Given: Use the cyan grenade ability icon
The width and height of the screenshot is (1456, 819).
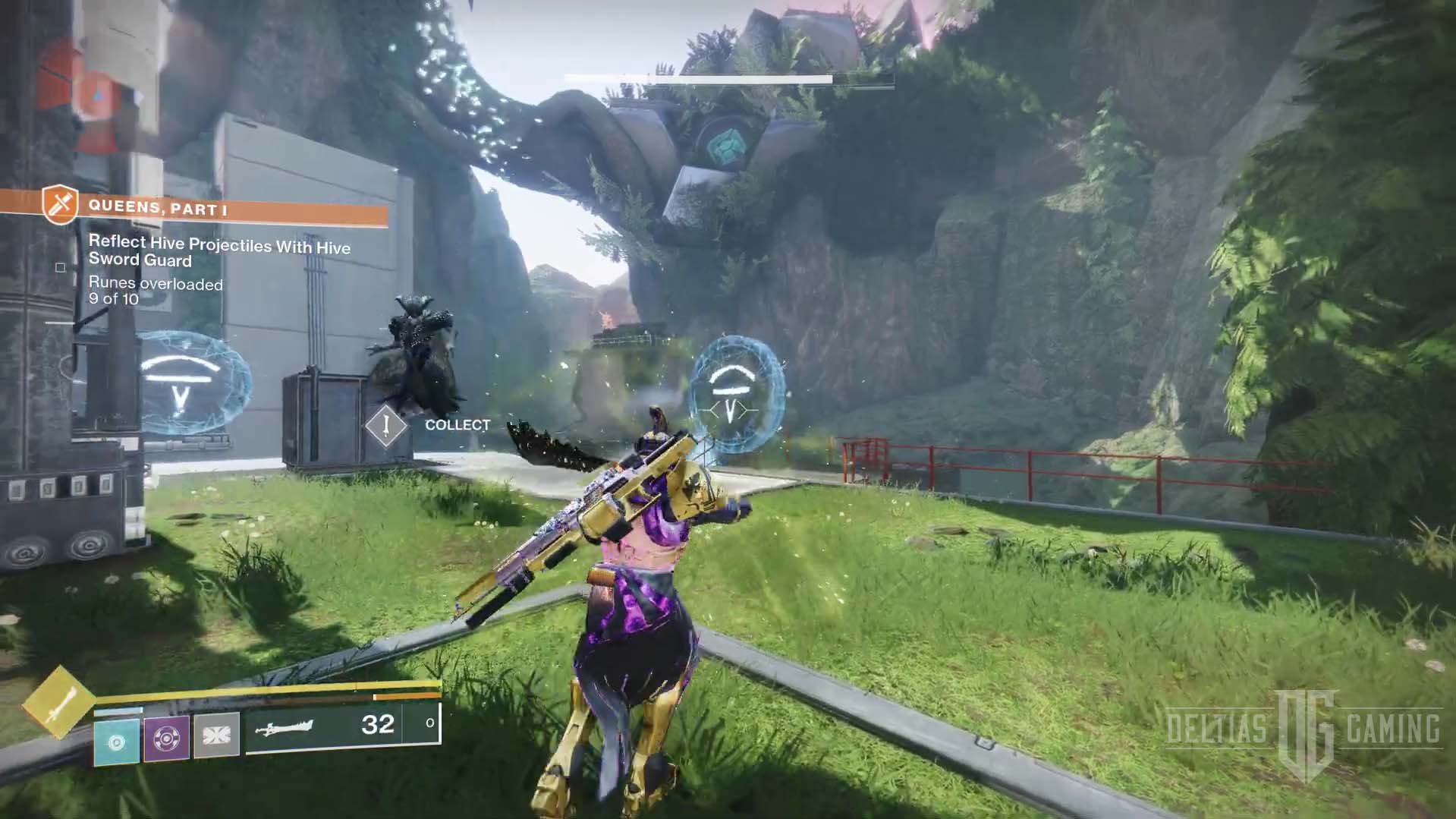Looking at the screenshot, I should click(x=117, y=741).
